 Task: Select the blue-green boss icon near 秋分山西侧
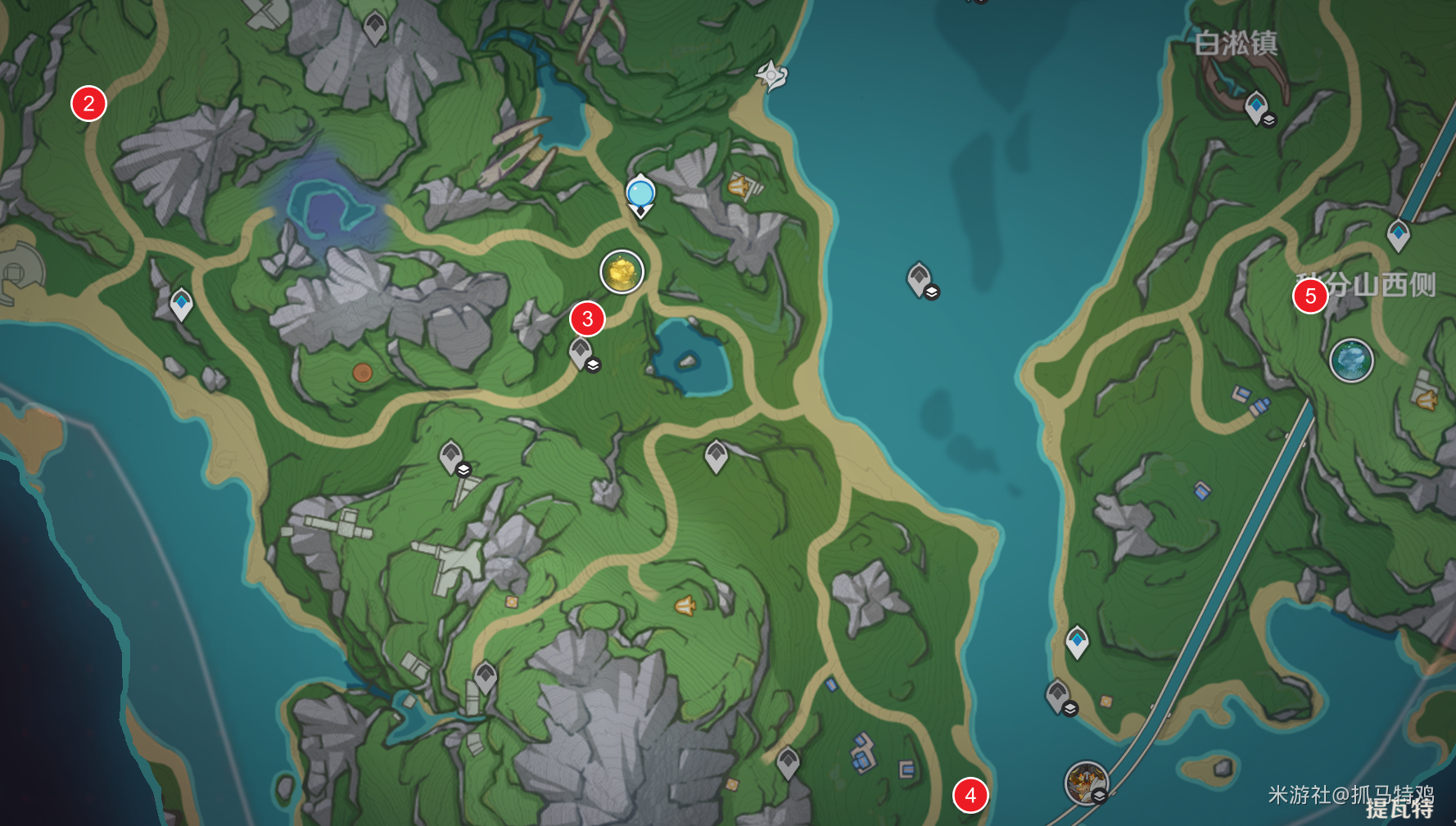[1351, 360]
